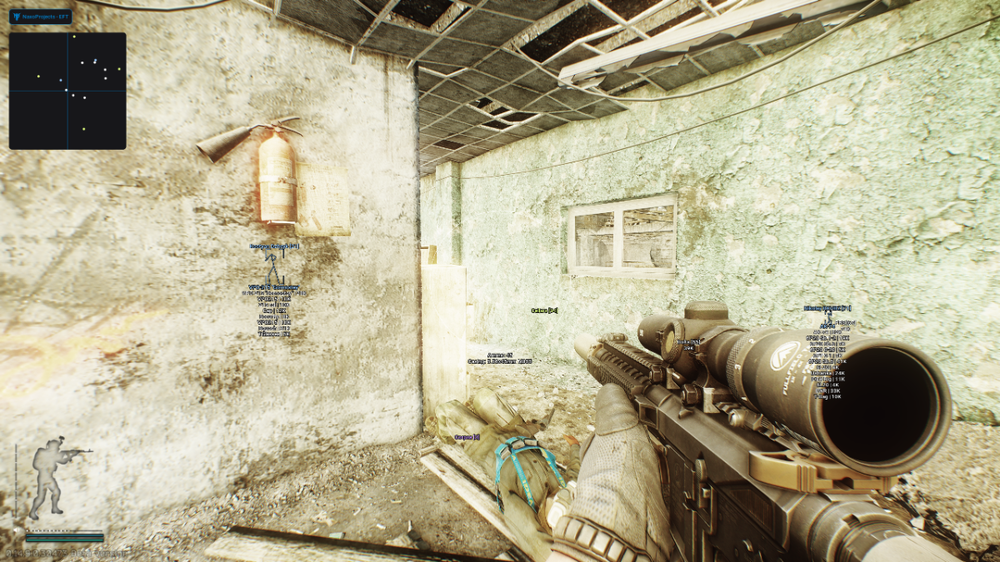
Task: Click the radar minimap panel
Action: (x=68, y=91)
